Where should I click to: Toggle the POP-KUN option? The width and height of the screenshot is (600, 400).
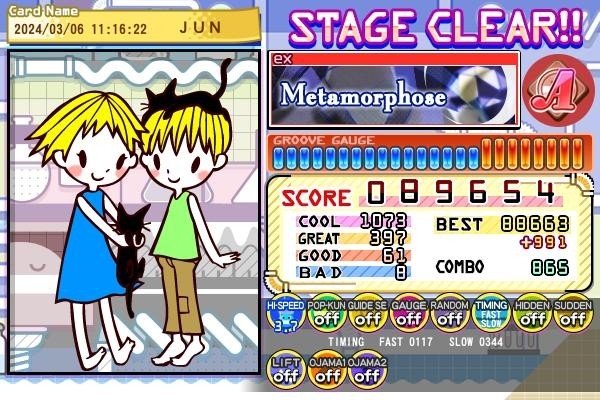(326, 315)
